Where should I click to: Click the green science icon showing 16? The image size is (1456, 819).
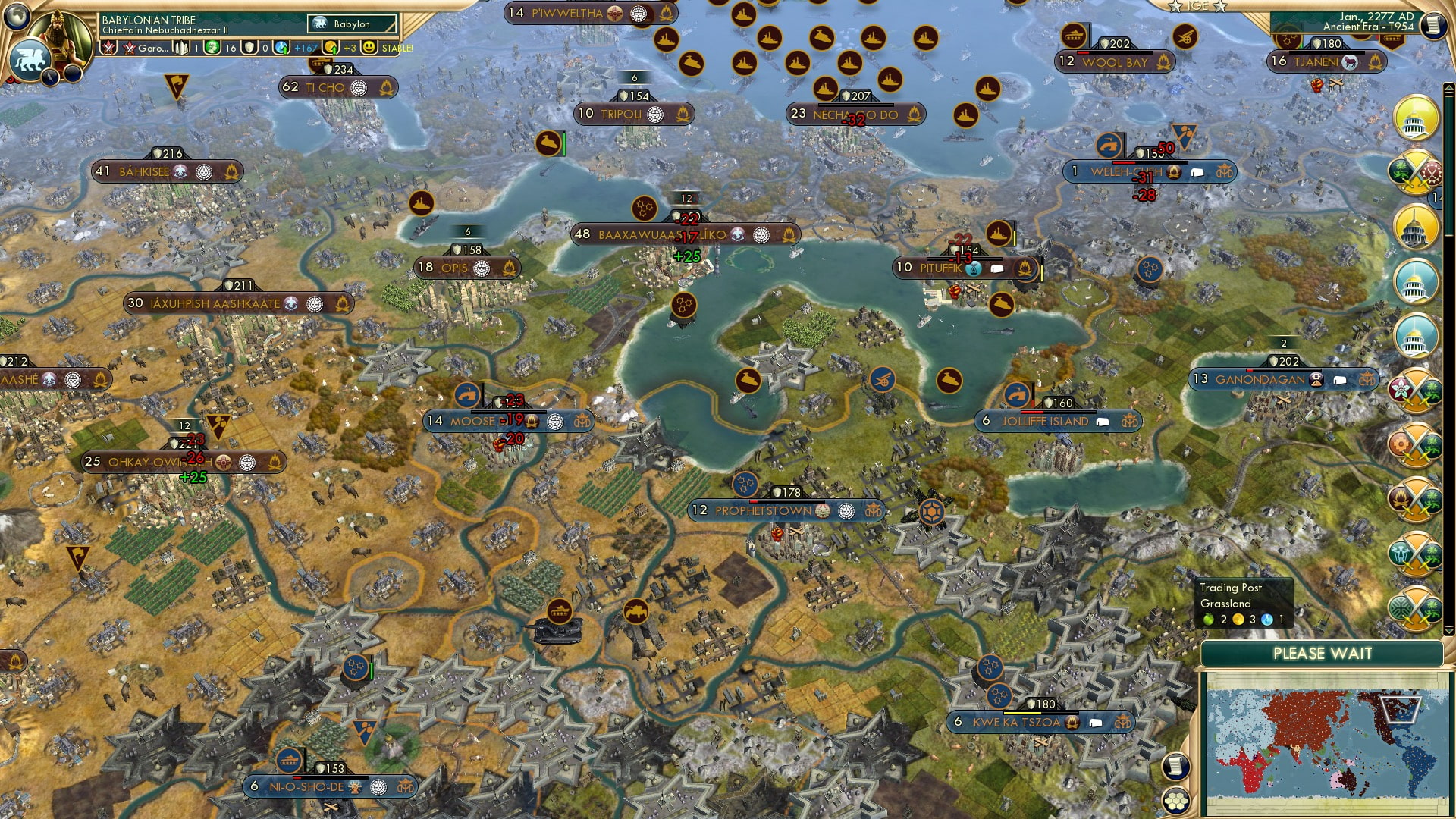[211, 47]
